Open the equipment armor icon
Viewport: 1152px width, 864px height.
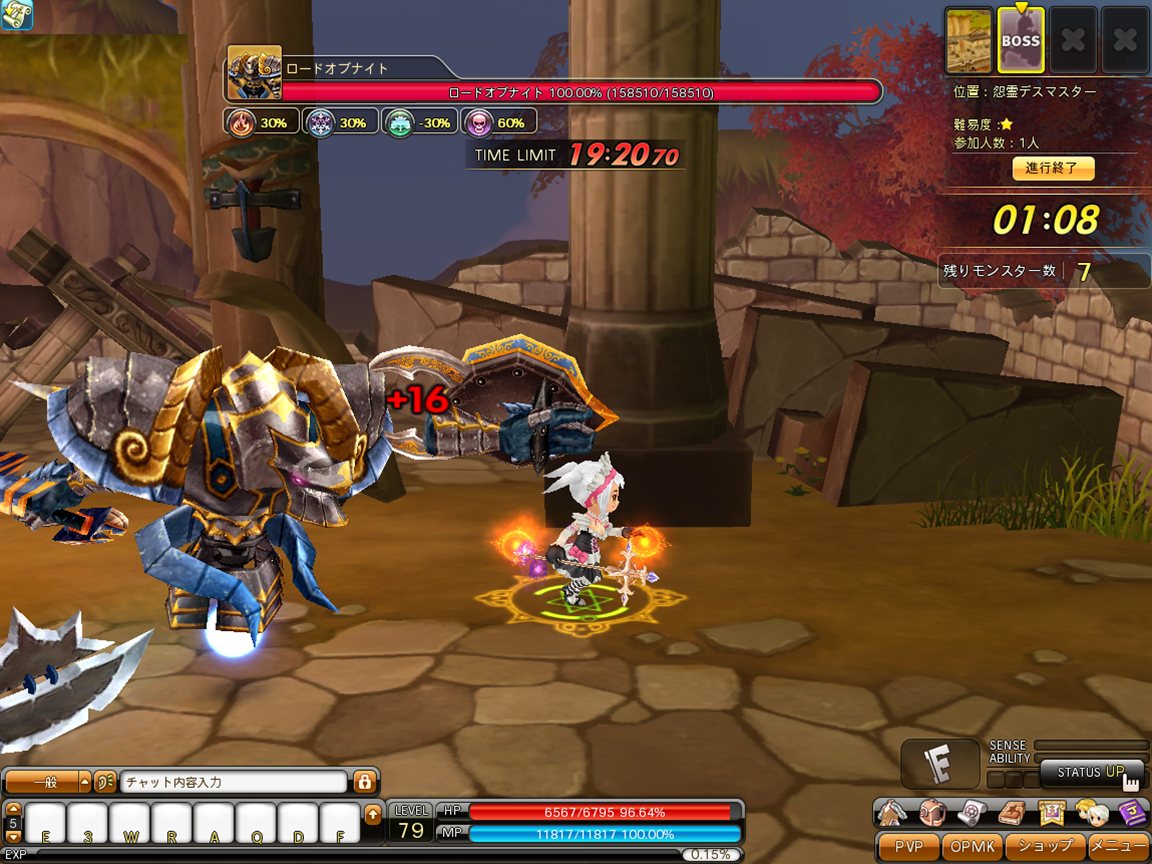[x=894, y=811]
